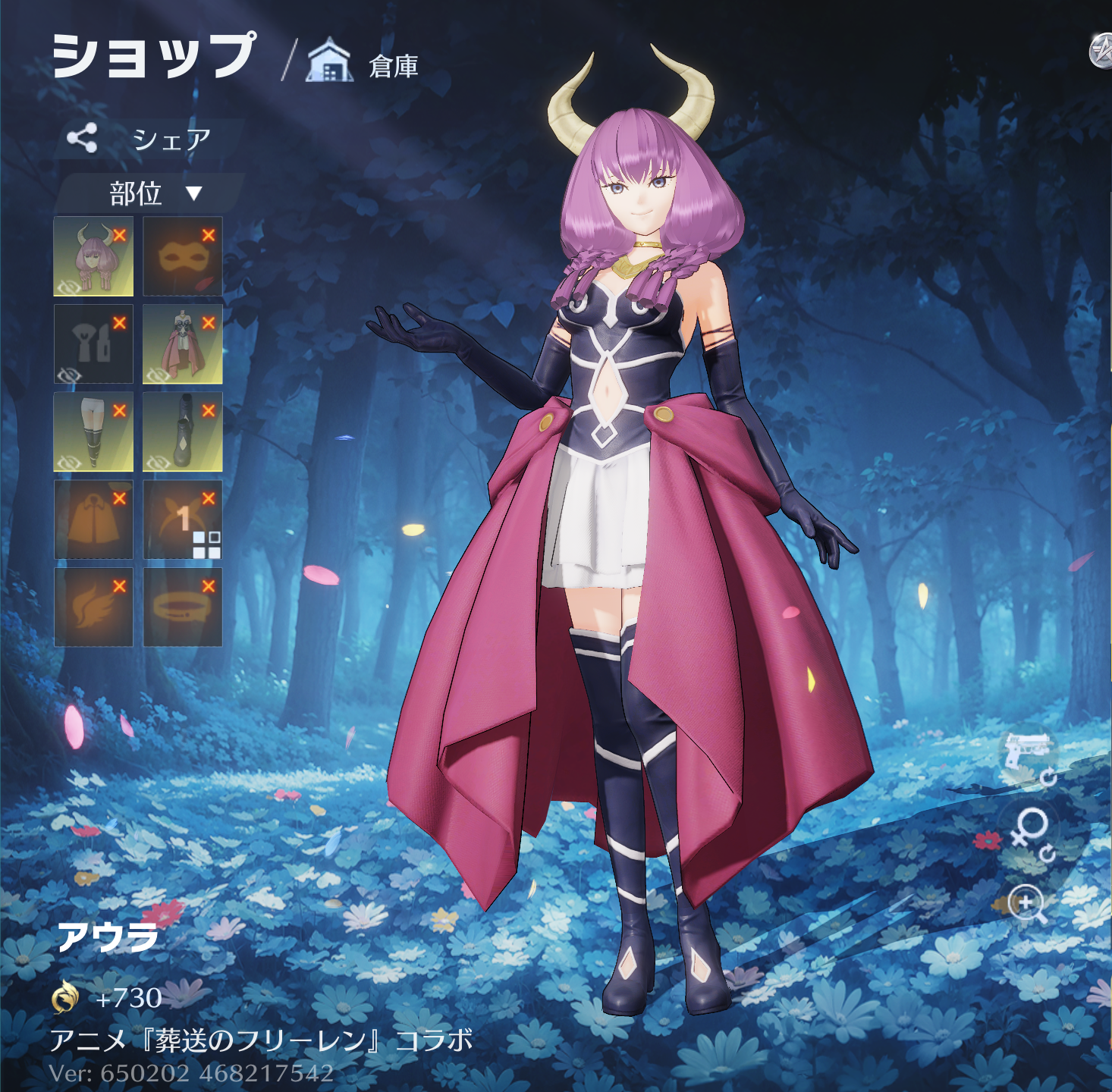Image resolution: width=1112 pixels, height=1092 pixels.
Task: Remove the horned hair item with its X
Action: (x=119, y=235)
